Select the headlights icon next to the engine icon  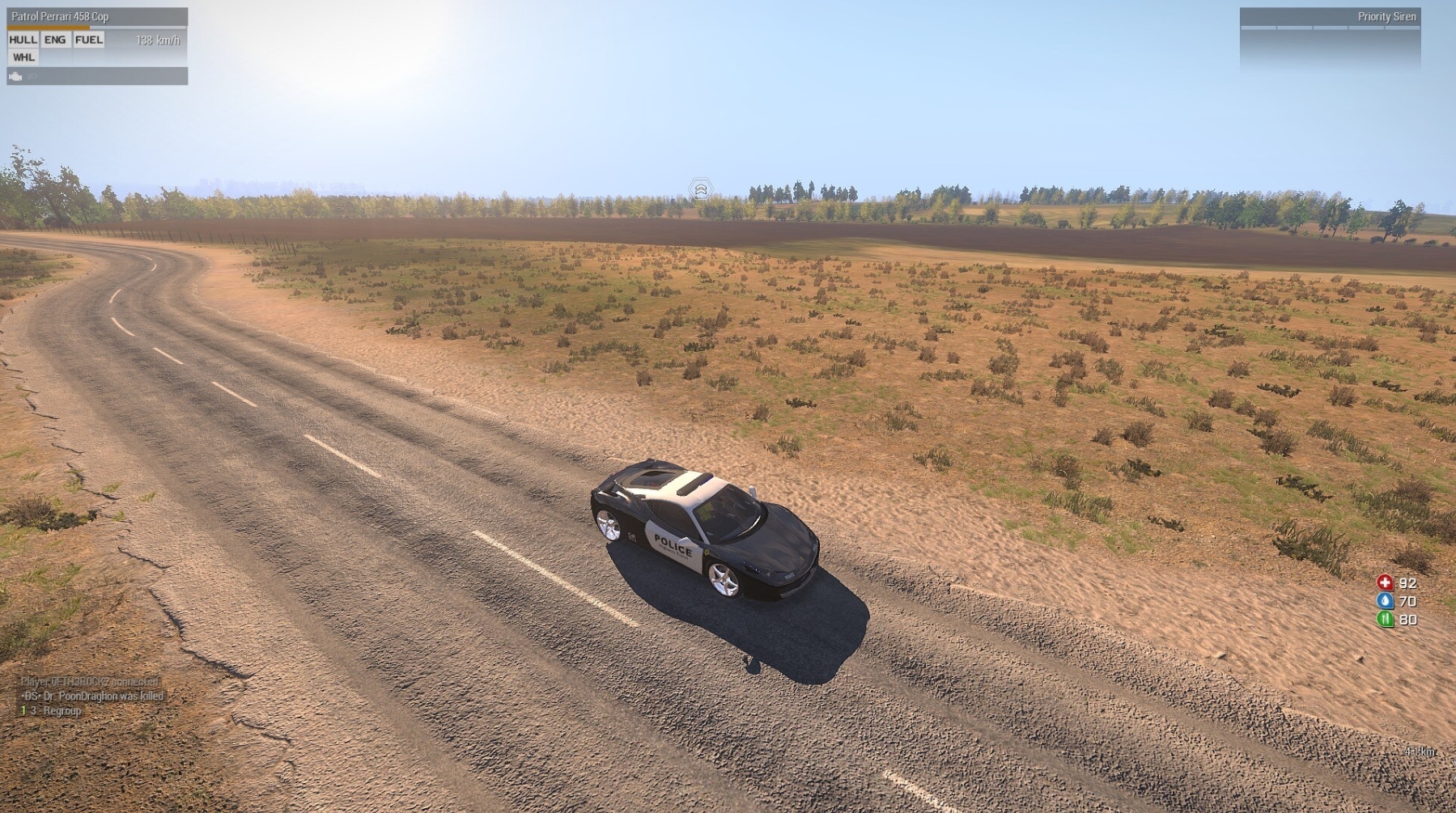click(32, 77)
